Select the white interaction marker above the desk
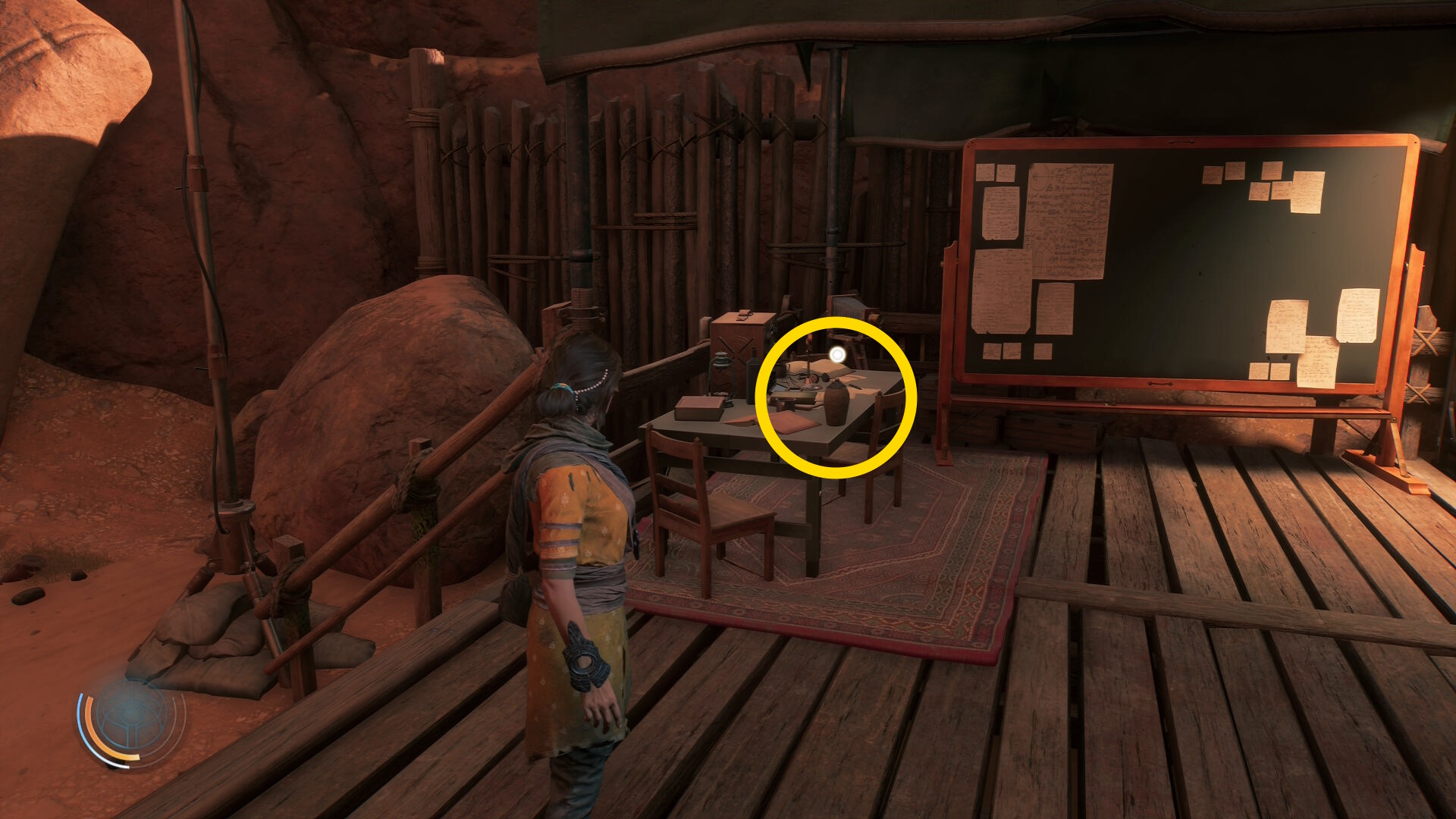Image resolution: width=1456 pixels, height=819 pixels. 837,354
